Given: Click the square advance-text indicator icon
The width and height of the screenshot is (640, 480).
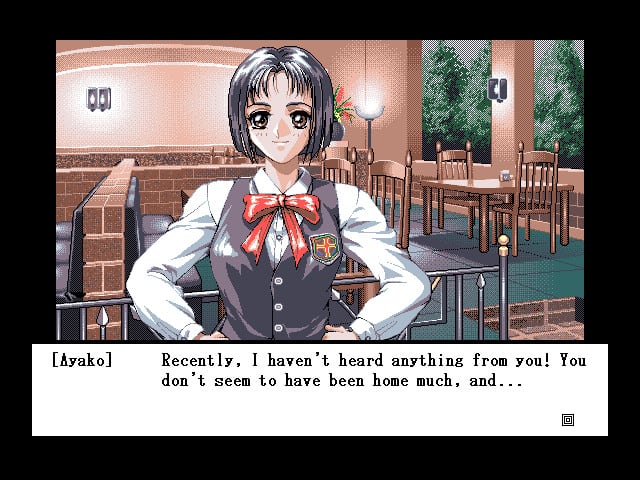Looking at the screenshot, I should 568,420.
